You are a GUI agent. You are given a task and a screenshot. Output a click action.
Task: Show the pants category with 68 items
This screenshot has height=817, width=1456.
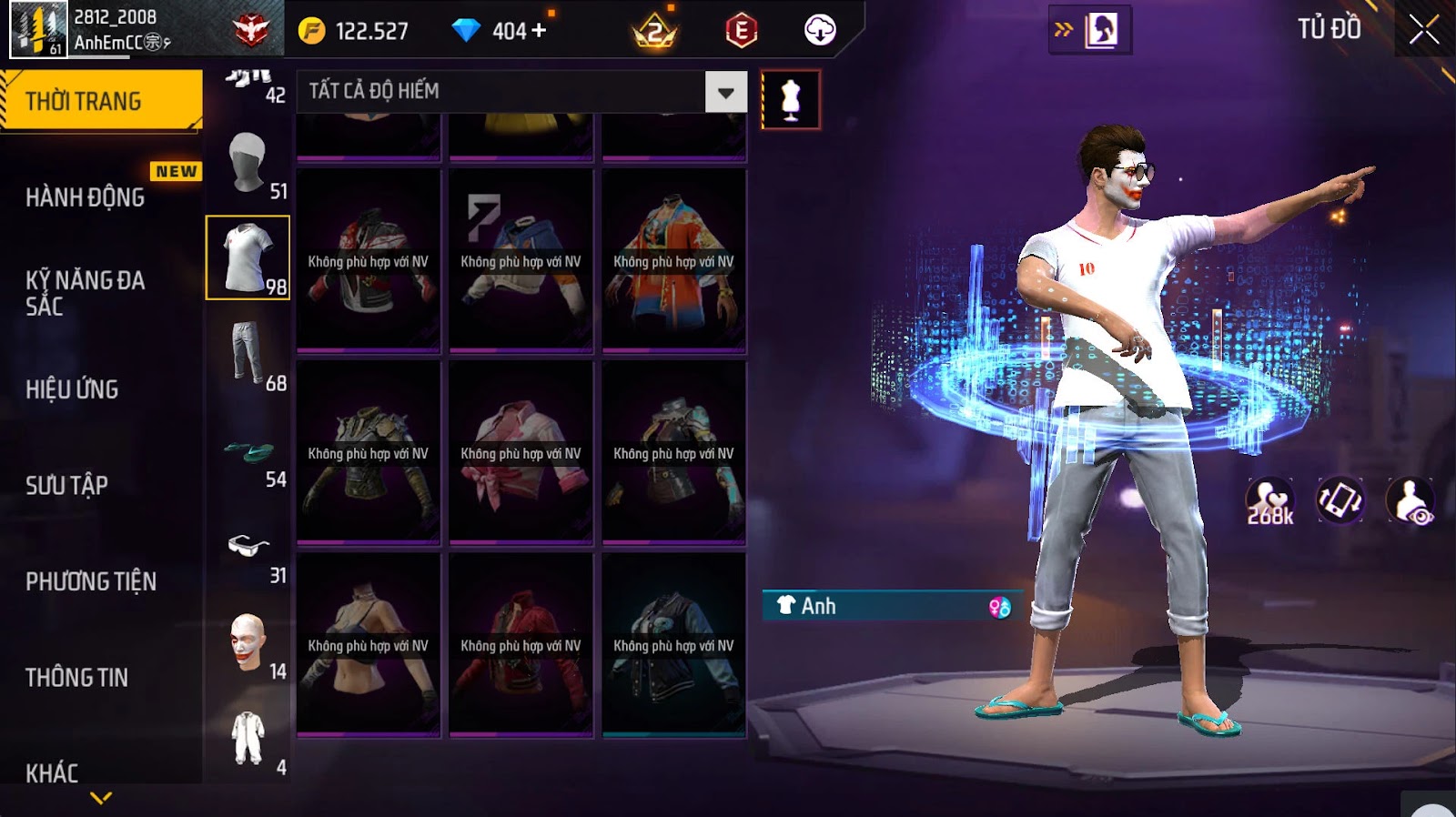point(248,354)
